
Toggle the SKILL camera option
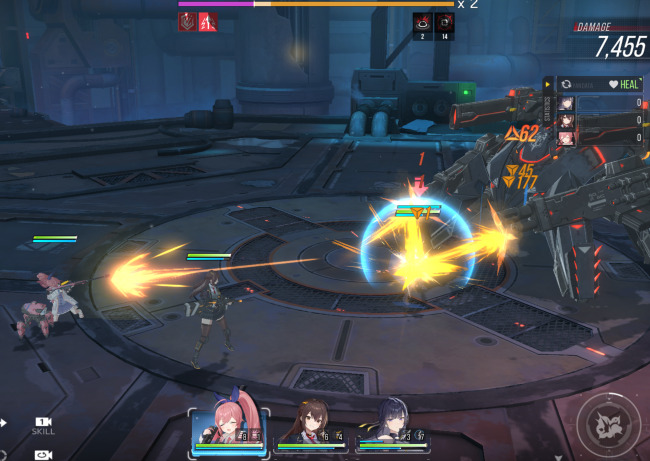click(x=43, y=426)
